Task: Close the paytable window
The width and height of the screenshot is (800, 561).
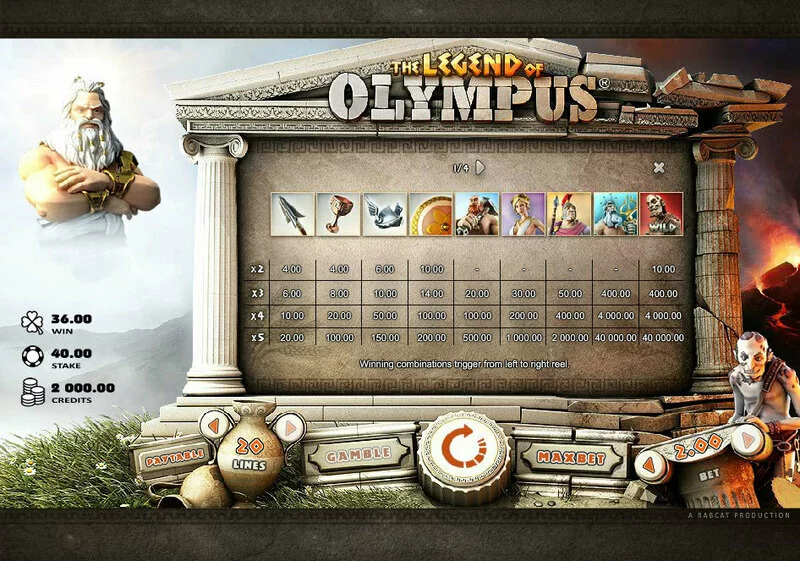Action: [x=658, y=168]
